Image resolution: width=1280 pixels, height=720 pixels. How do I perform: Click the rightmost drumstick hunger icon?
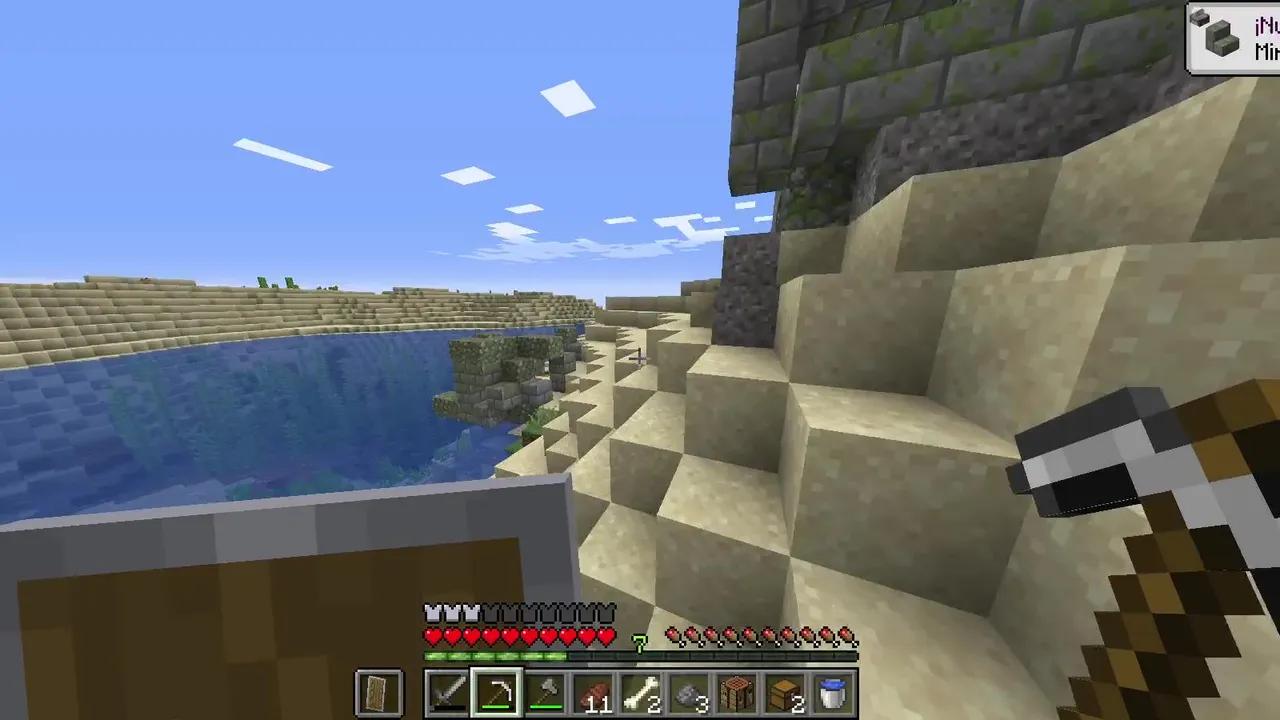(x=849, y=634)
